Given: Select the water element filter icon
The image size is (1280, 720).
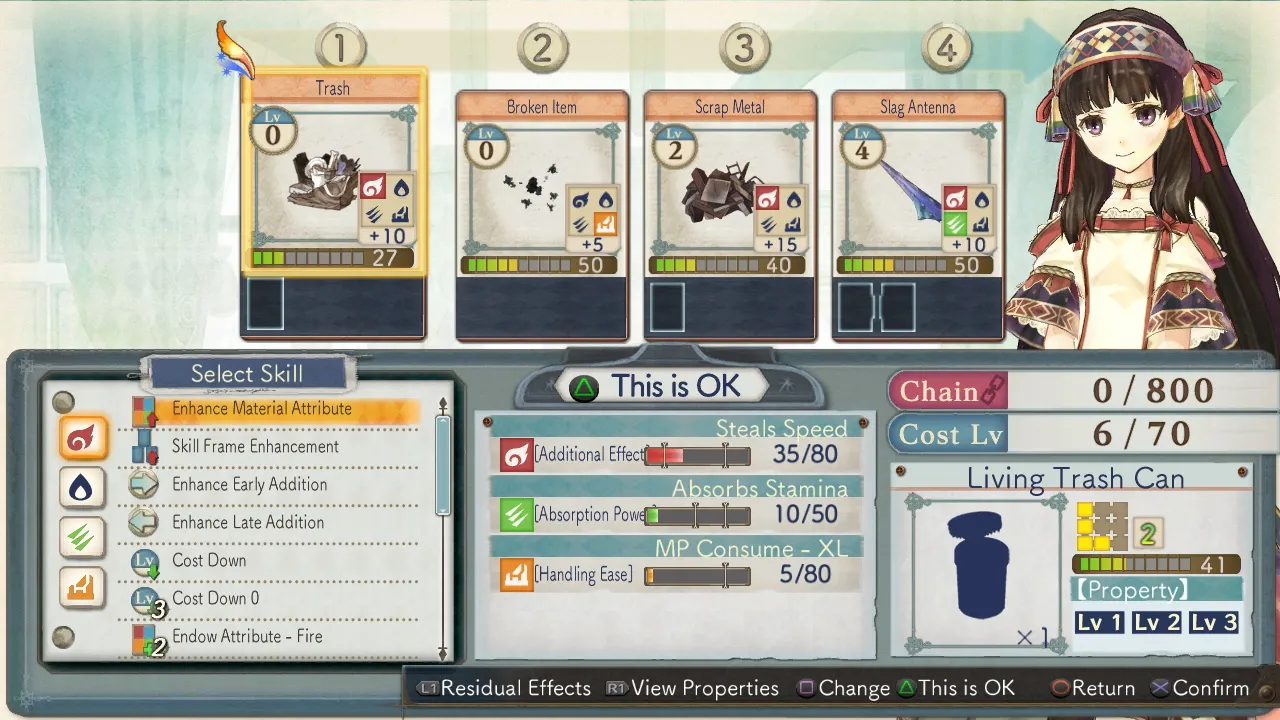Looking at the screenshot, I should [81, 488].
